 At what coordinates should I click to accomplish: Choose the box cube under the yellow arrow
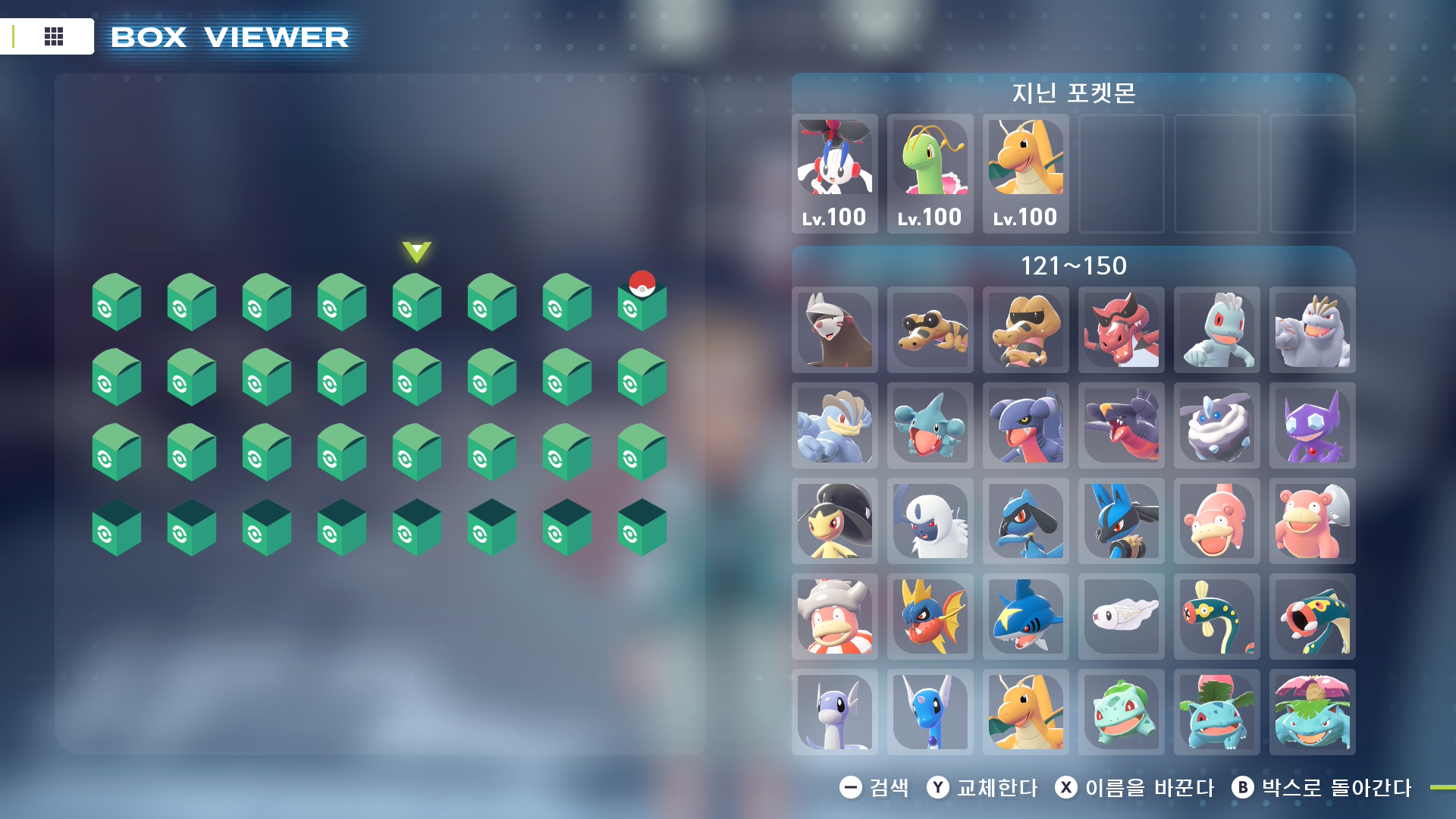pos(417,303)
